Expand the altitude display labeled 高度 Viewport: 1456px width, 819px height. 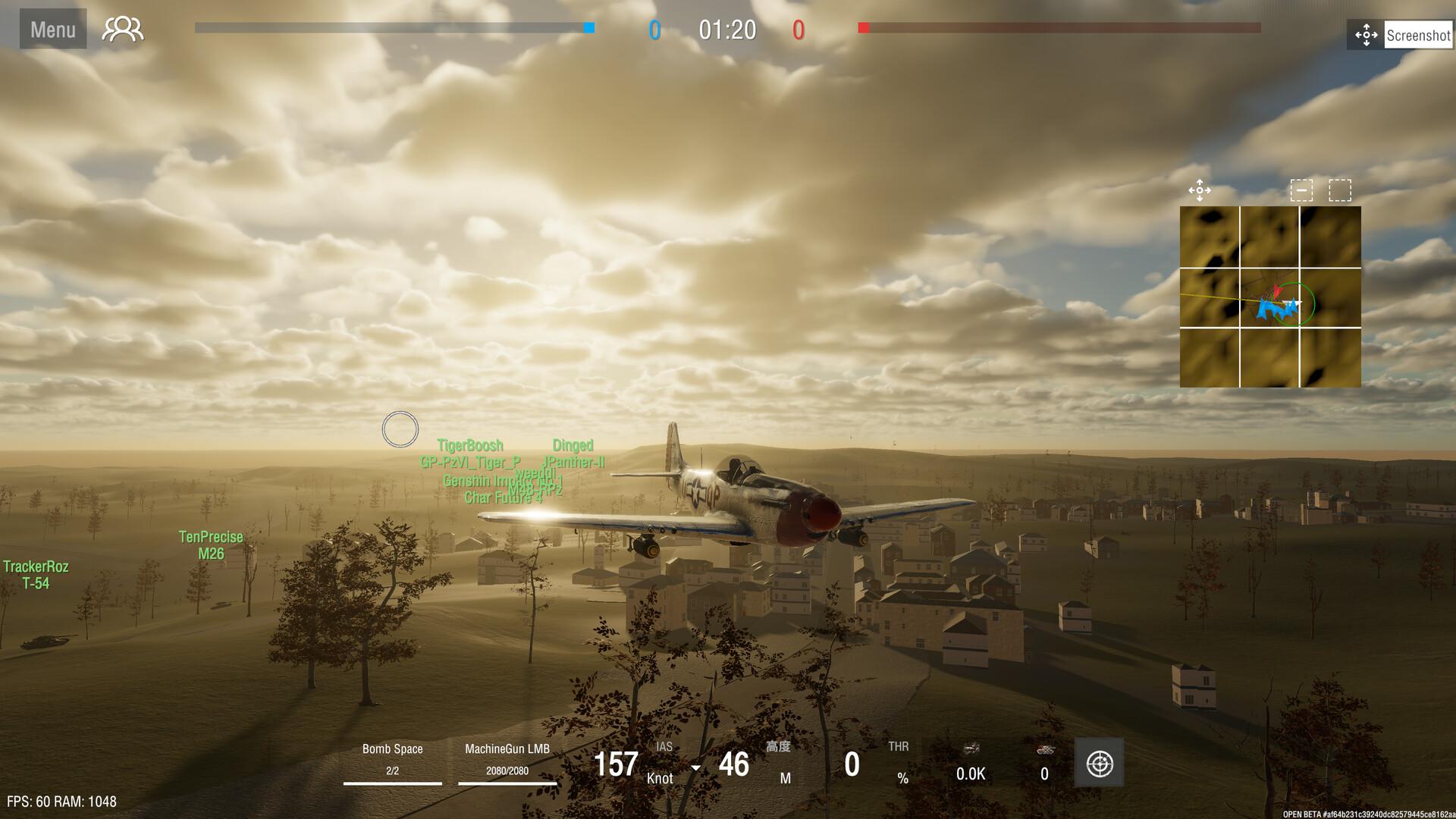(x=778, y=747)
